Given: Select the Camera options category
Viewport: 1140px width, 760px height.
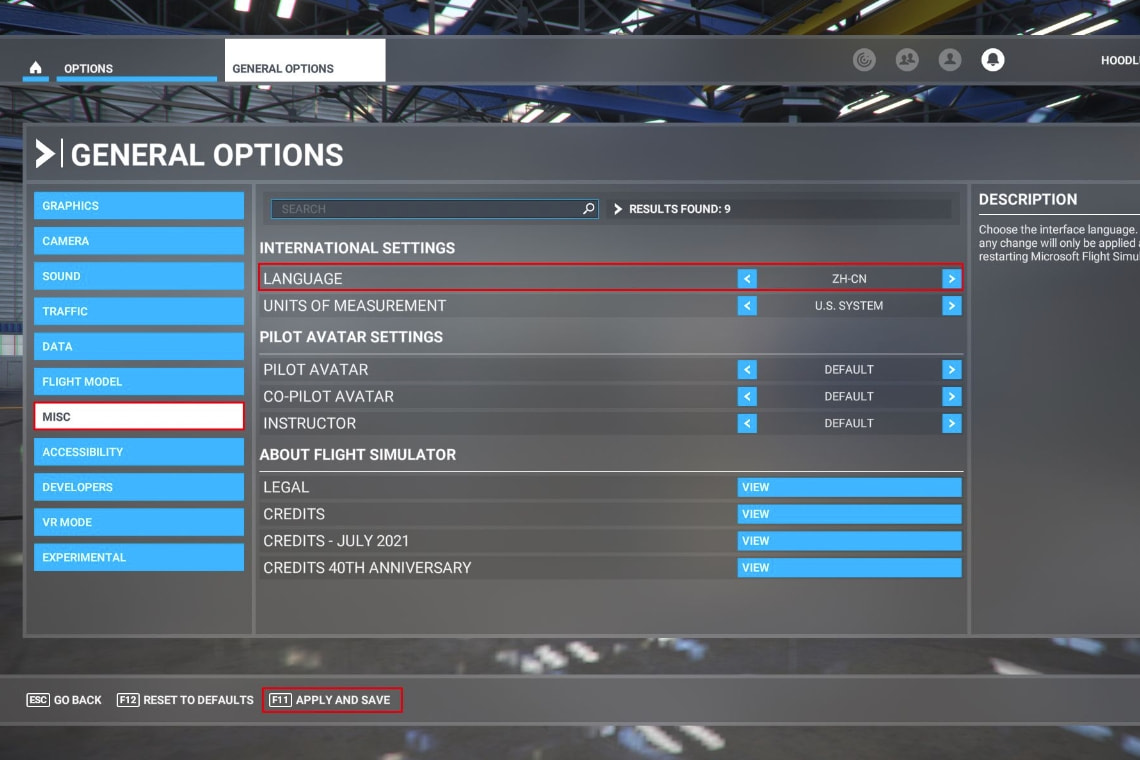Looking at the screenshot, I should click(x=138, y=241).
